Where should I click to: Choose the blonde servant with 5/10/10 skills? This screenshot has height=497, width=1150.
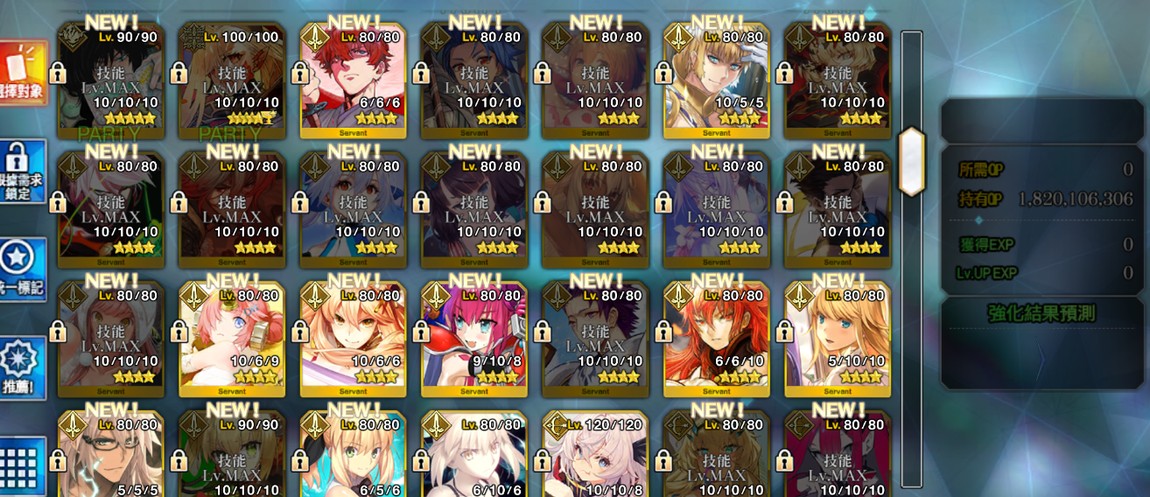coord(839,338)
